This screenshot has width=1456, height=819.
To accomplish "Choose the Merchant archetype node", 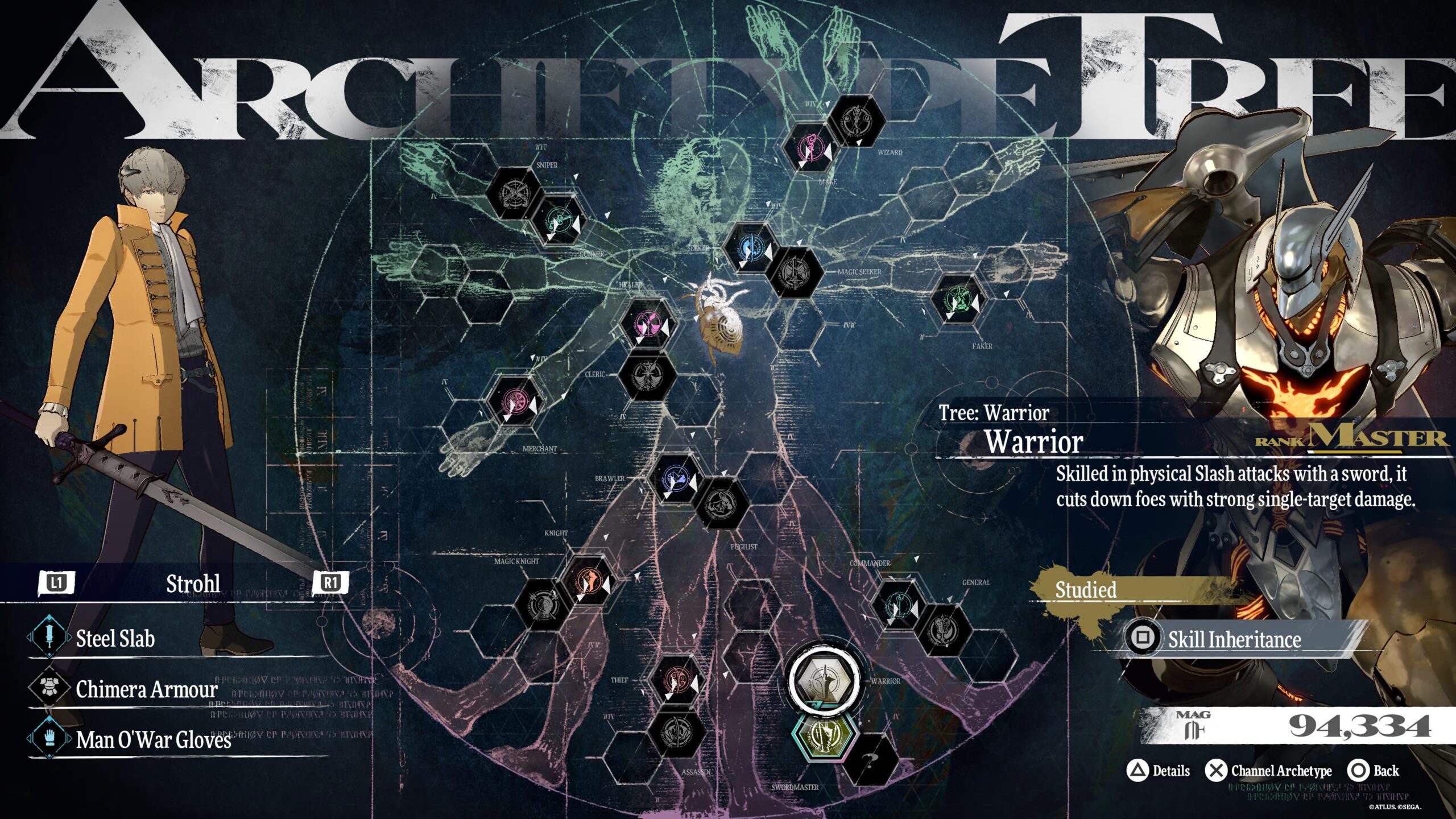I will (514, 401).
